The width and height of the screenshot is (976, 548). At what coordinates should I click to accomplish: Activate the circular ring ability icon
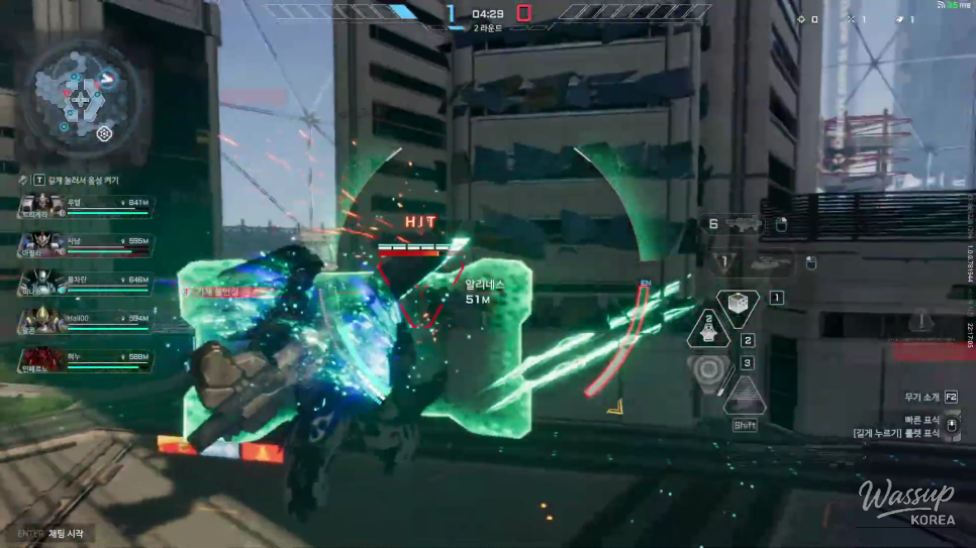(x=709, y=368)
